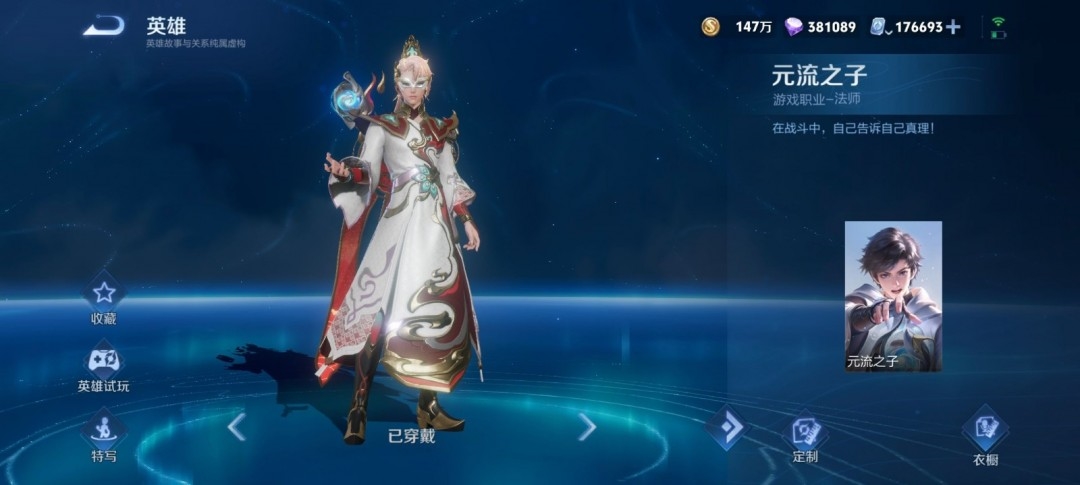The width and height of the screenshot is (1080, 485).
Task: Tap the purple diamond currency icon
Action: pos(793,27)
